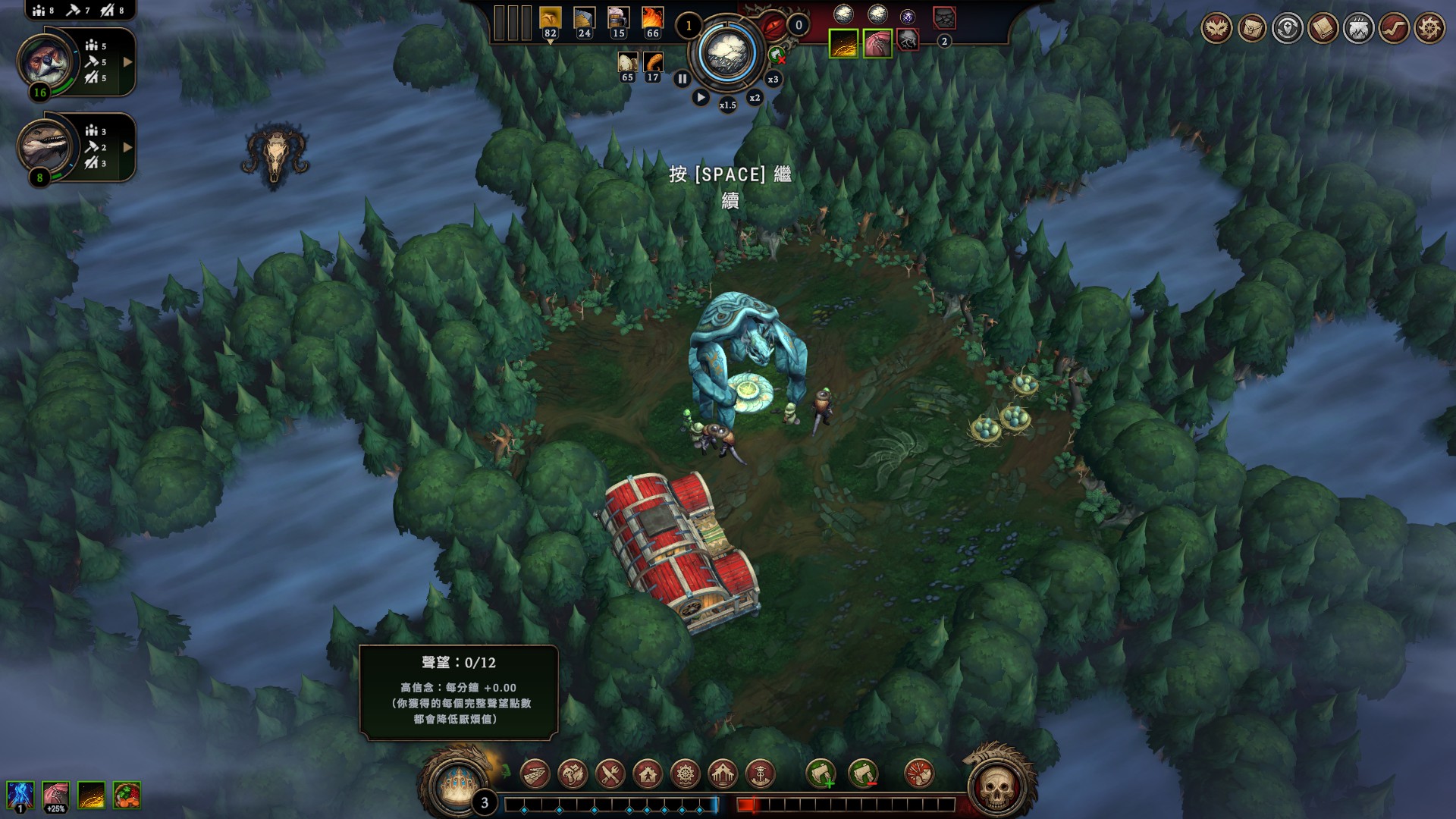The image size is (1456, 819).
Task: Open the gear-shaped options menu
Action: click(1429, 29)
